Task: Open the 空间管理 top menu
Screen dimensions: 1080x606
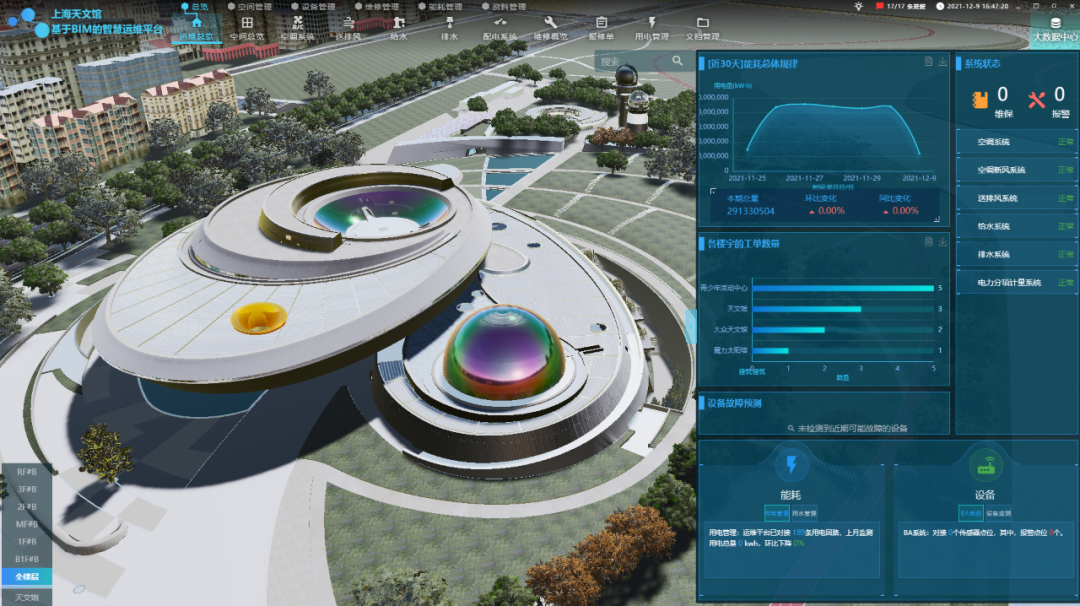Action: (250, 6)
